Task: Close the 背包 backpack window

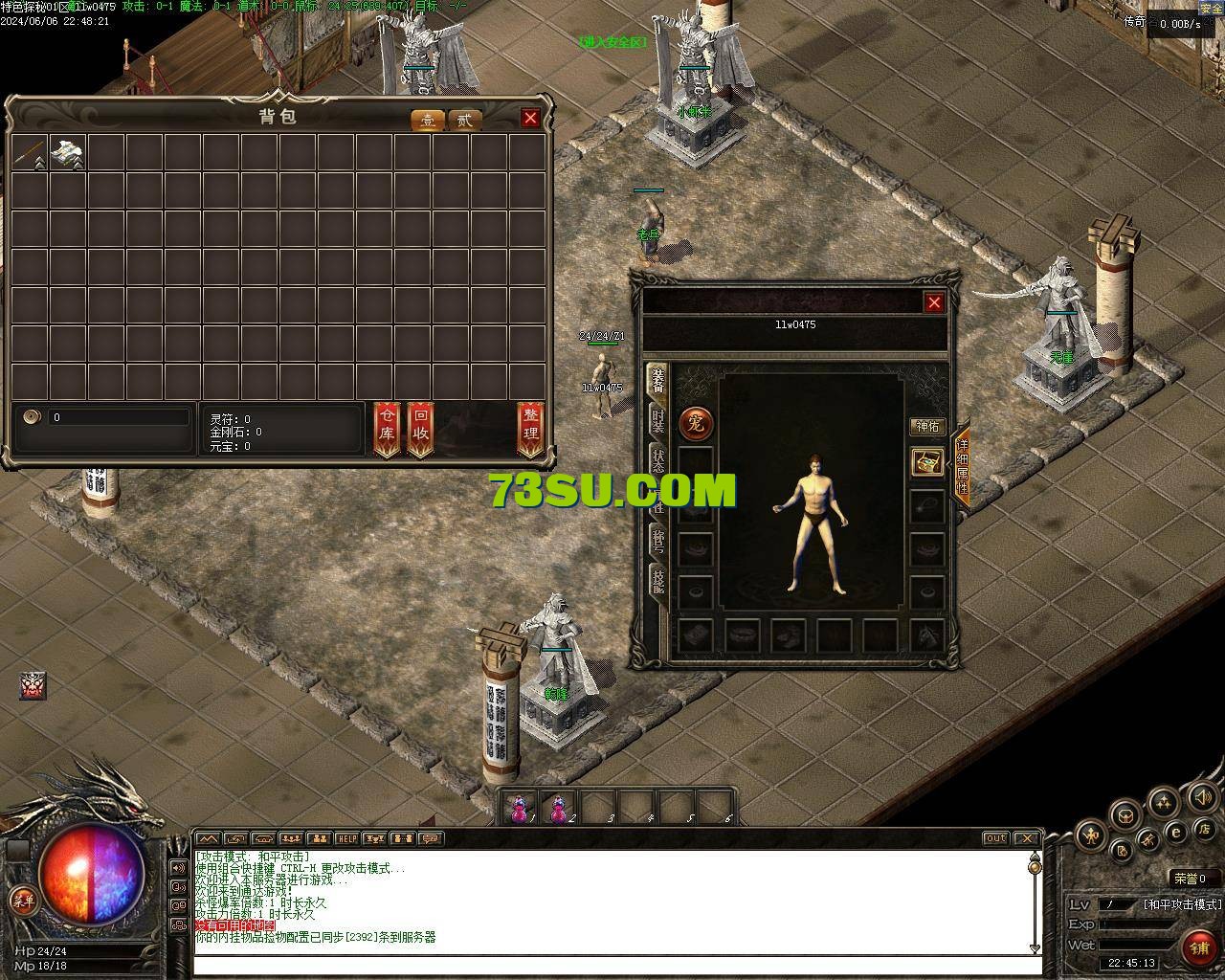Action: point(530,118)
